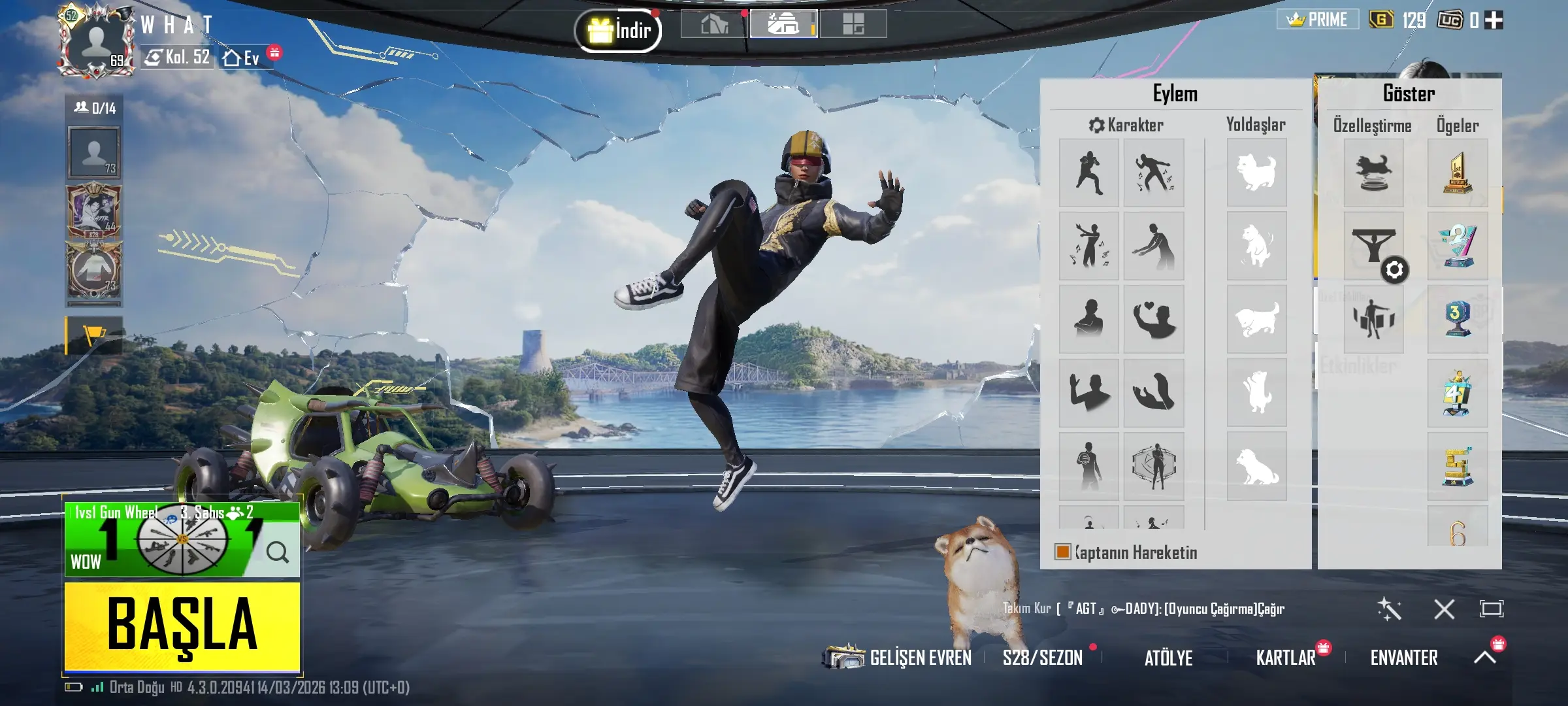Open the shopping cart shop icon

pyautogui.click(x=94, y=335)
